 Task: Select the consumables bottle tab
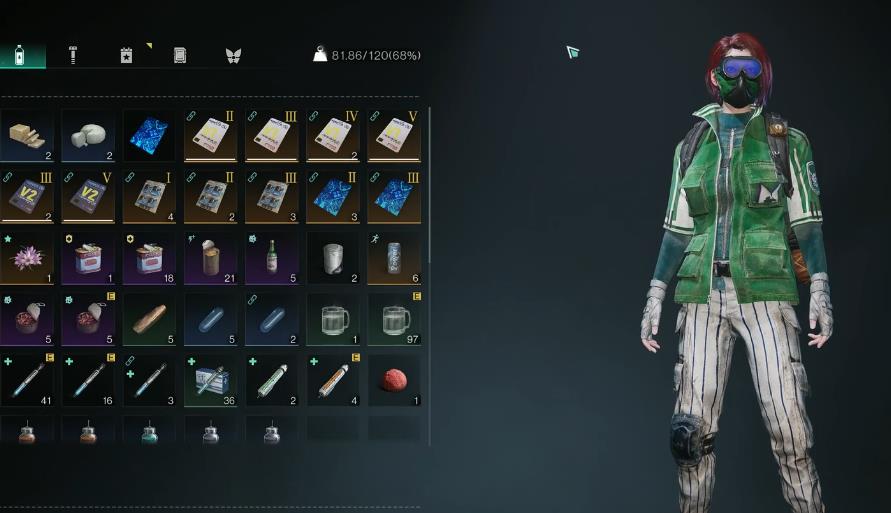pyautogui.click(x=20, y=55)
